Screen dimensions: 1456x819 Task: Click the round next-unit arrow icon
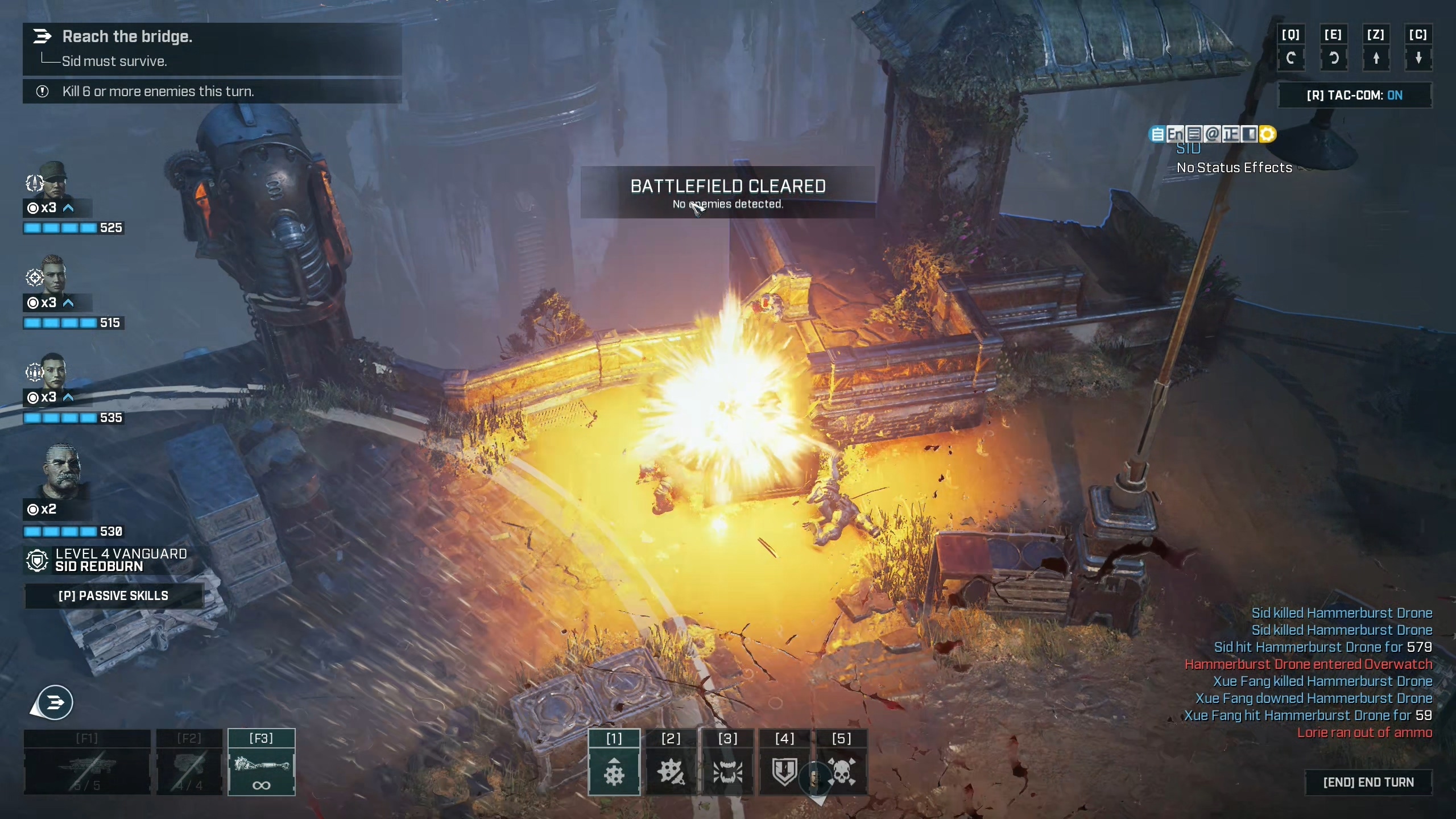pyautogui.click(x=55, y=703)
